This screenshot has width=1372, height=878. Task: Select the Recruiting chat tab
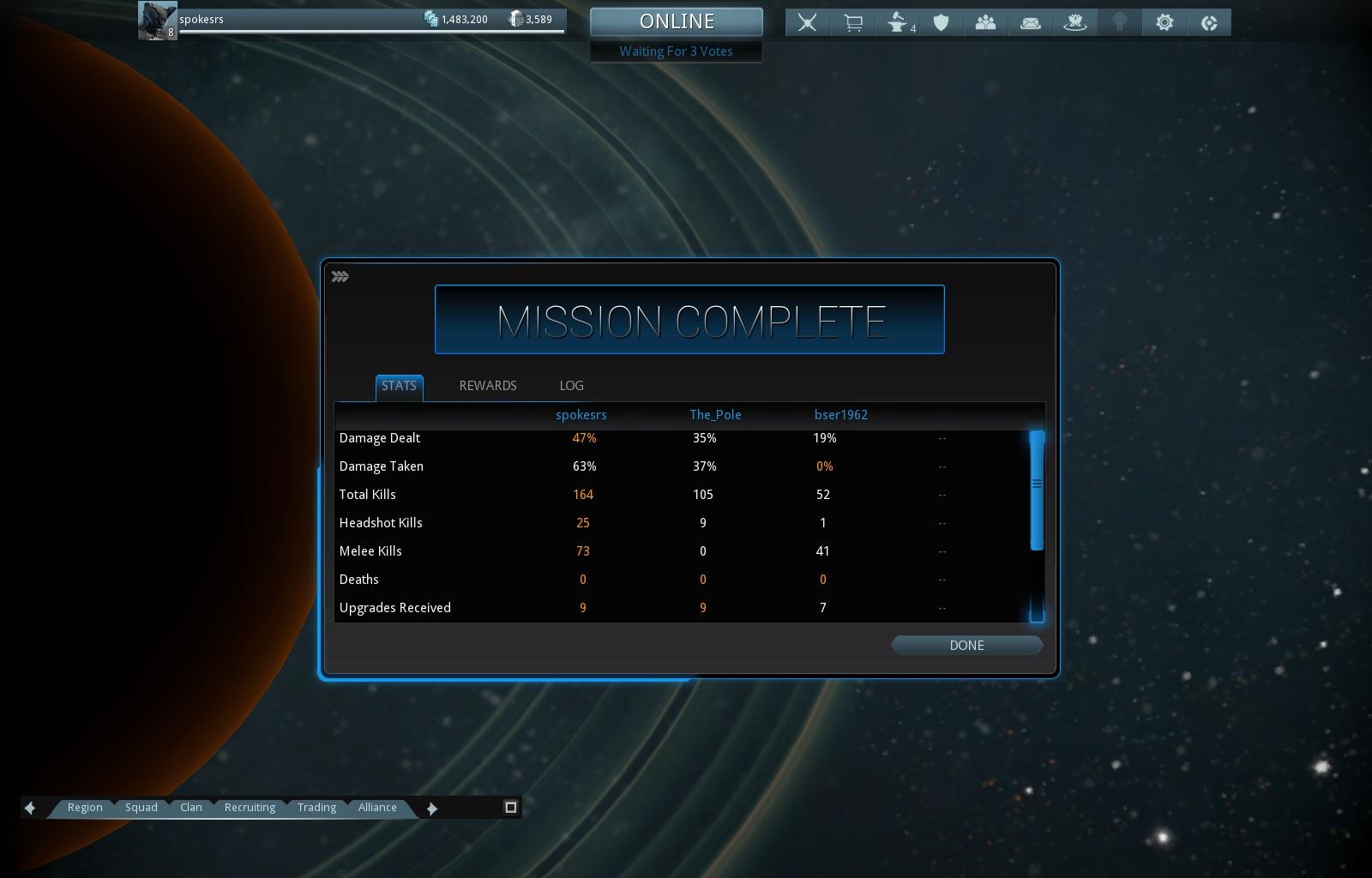[250, 808]
